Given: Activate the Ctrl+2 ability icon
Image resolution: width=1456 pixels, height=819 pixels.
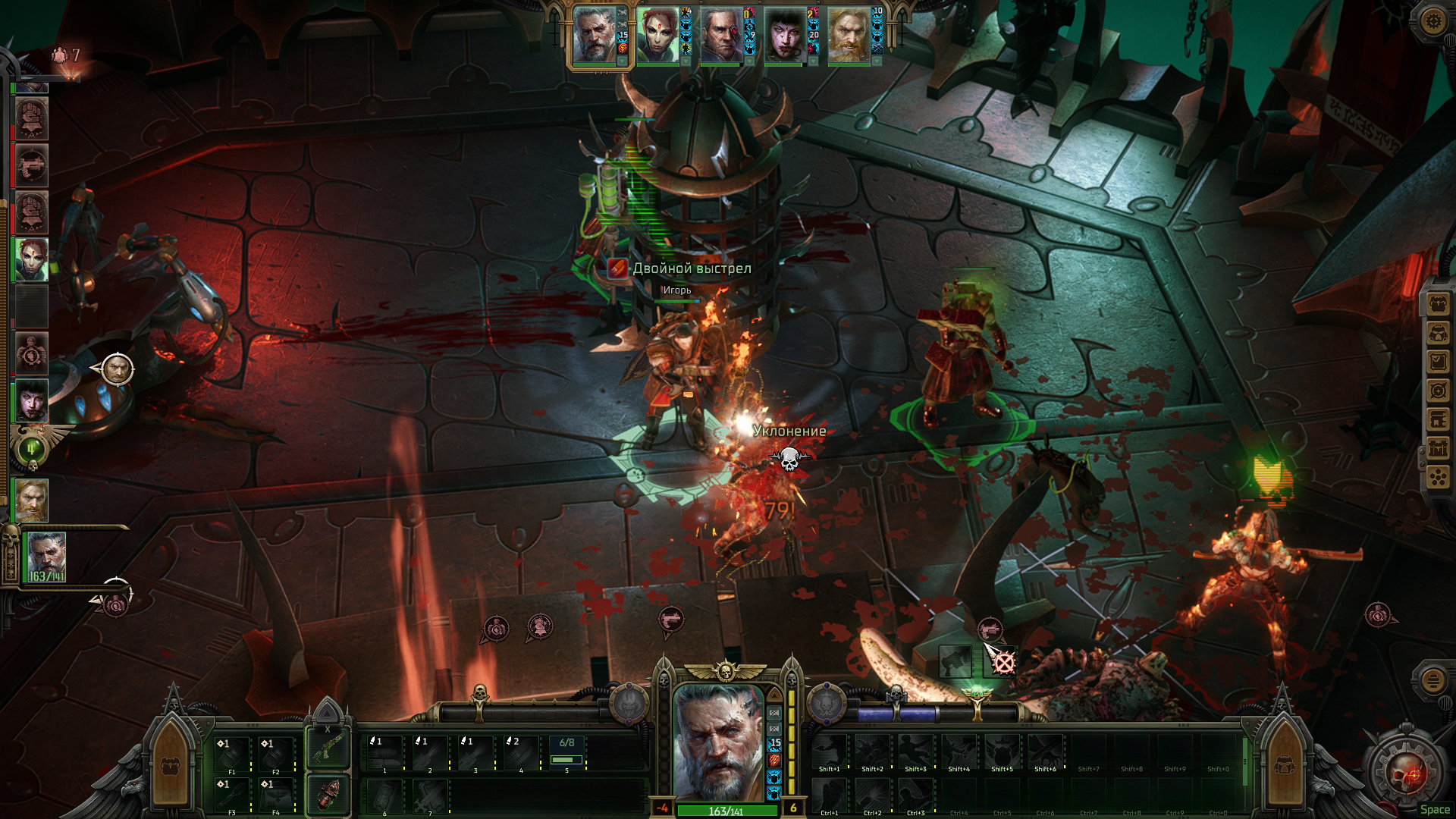Looking at the screenshot, I should (x=872, y=796).
